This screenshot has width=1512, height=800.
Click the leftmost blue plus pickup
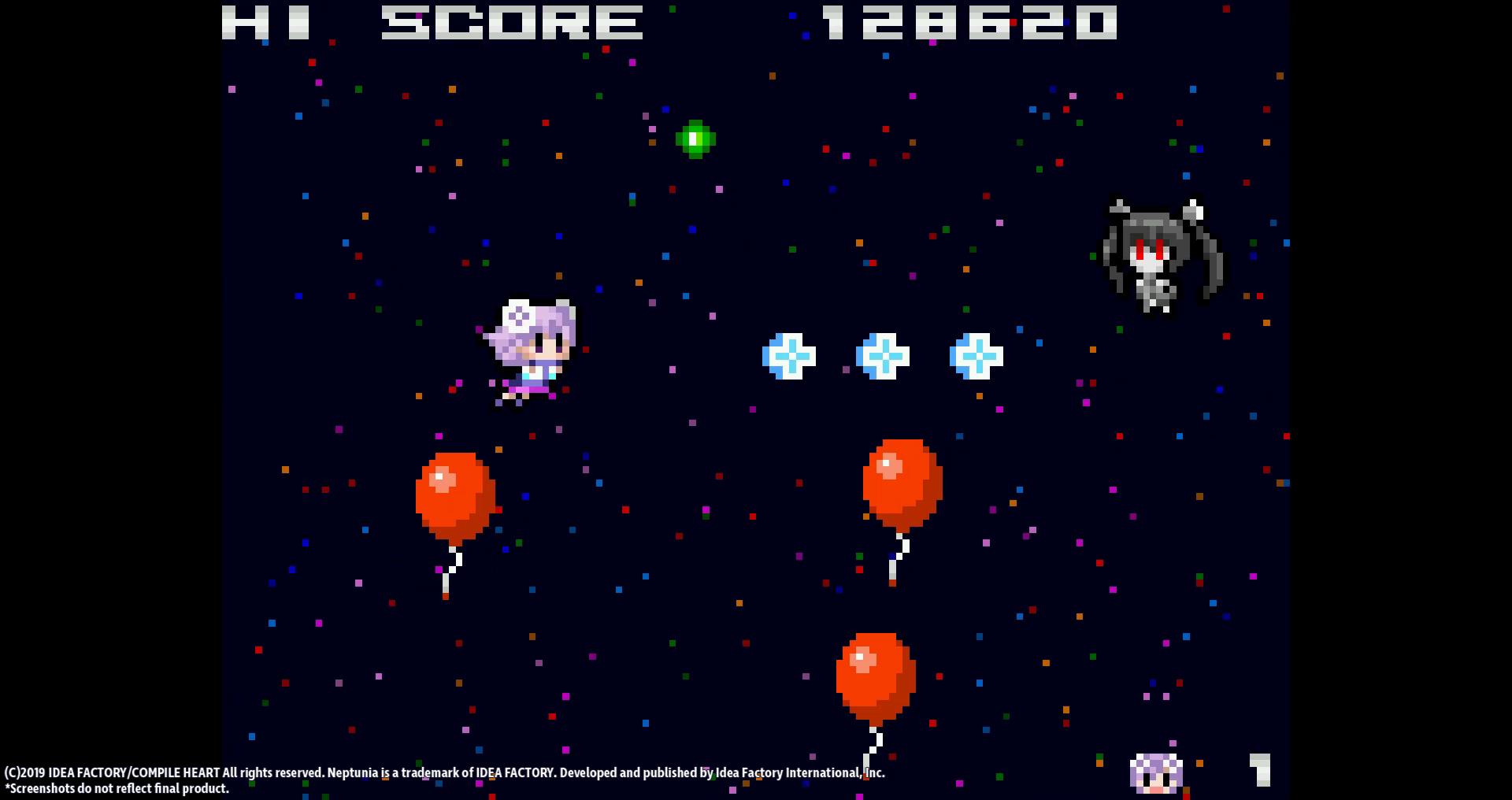[x=787, y=356]
